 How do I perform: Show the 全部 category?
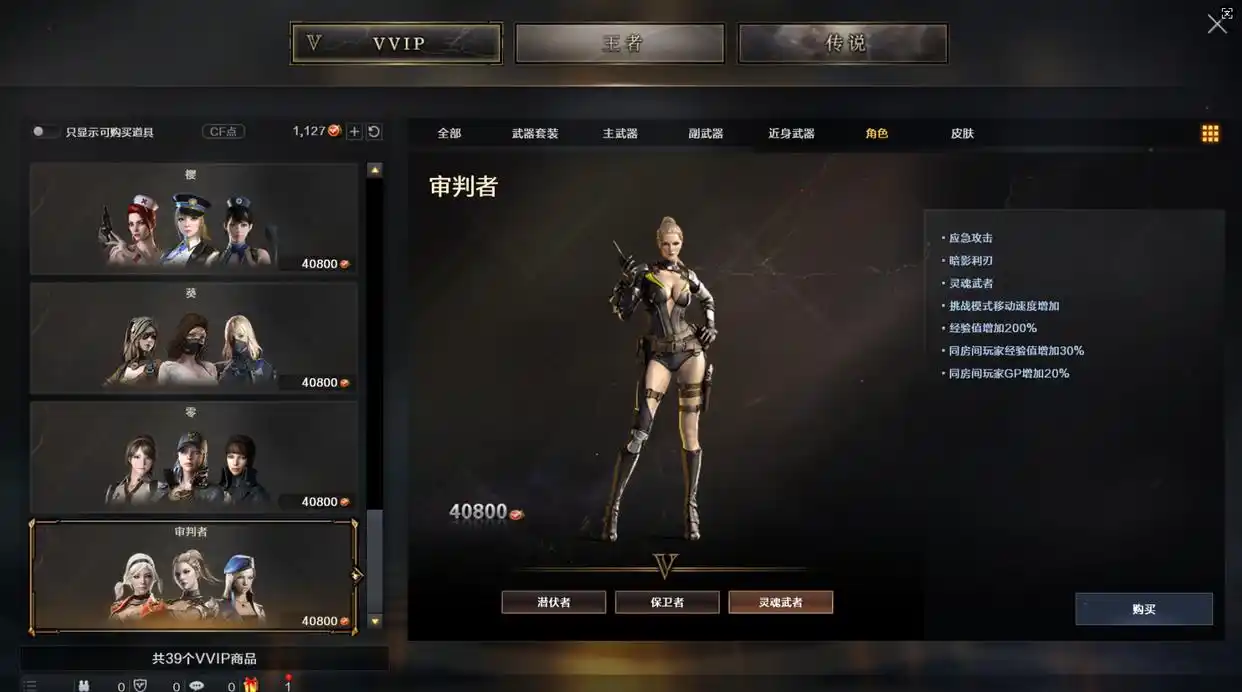pyautogui.click(x=449, y=134)
